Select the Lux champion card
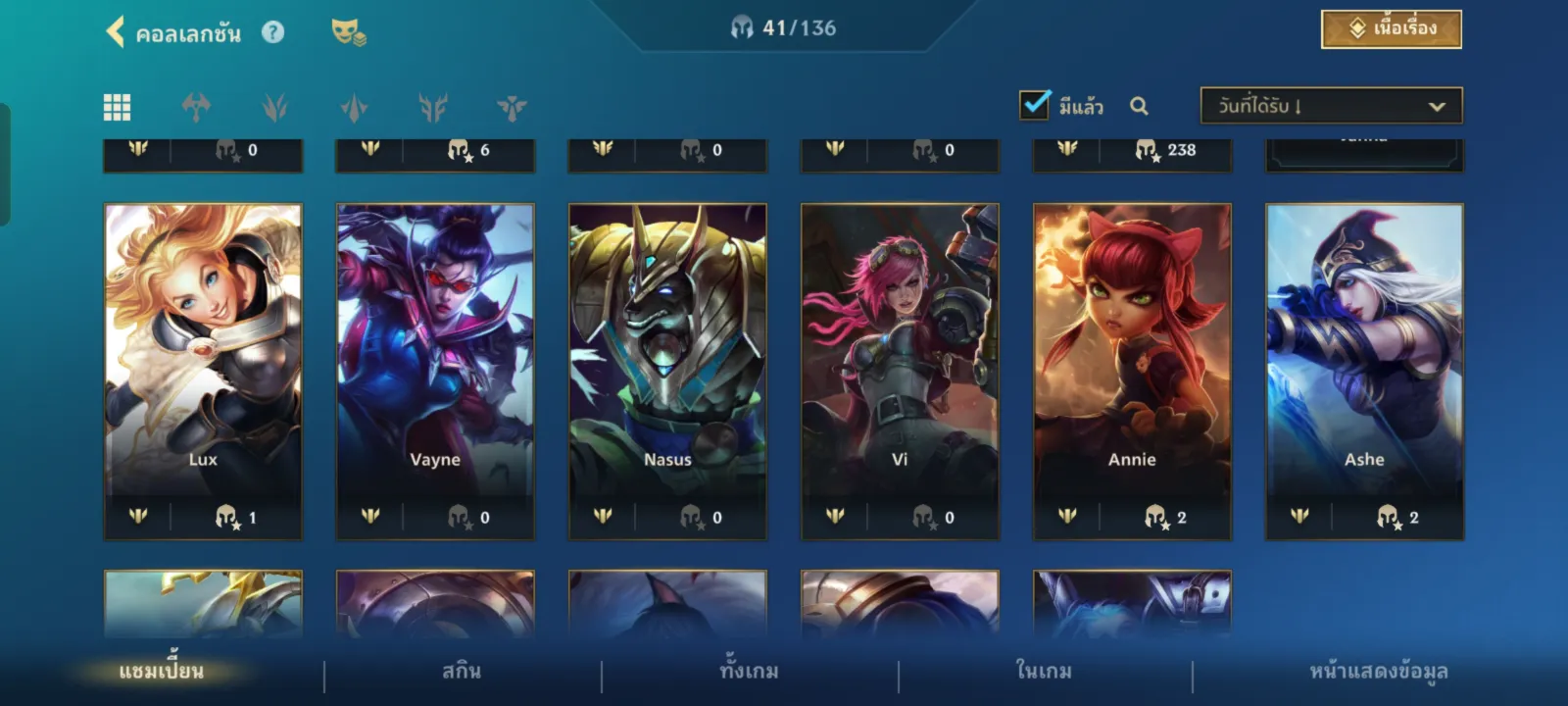The height and width of the screenshot is (706, 1568). pos(203,371)
